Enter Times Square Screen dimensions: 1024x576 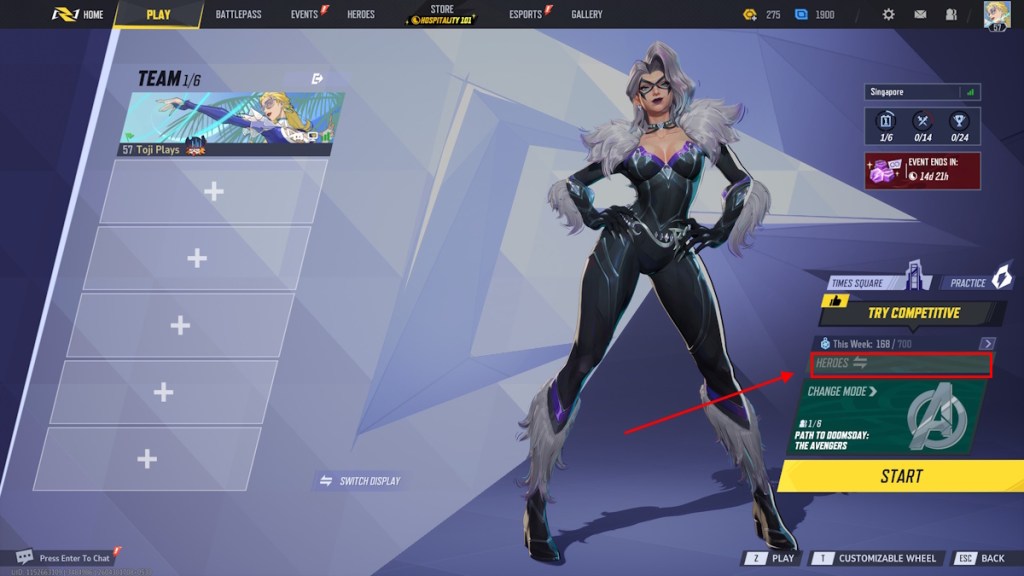pos(868,282)
